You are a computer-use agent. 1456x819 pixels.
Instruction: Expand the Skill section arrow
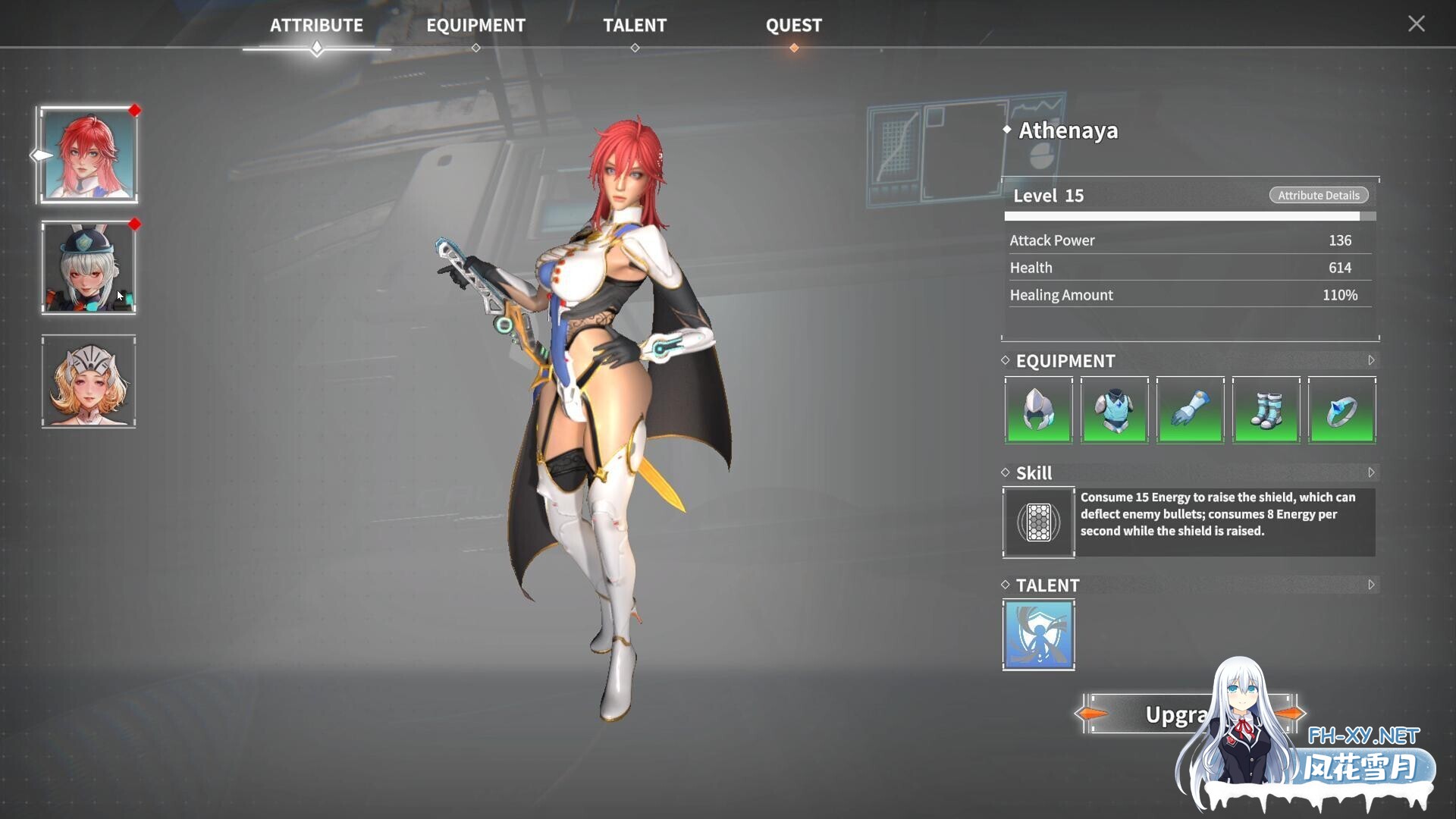click(x=1371, y=473)
